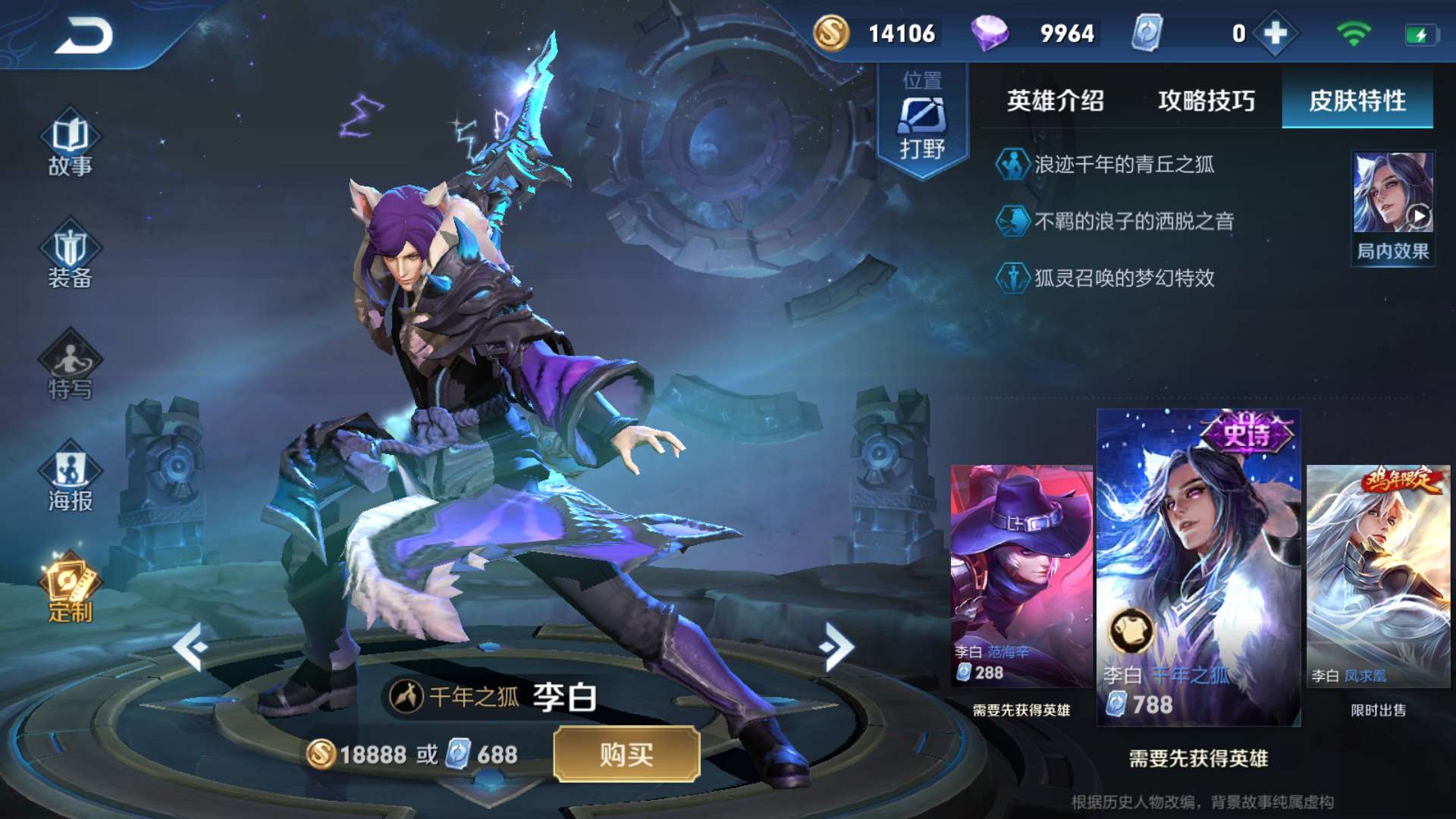The width and height of the screenshot is (1456, 819).
Task: Select the 凤求凰 limited skin card
Action: click(1378, 576)
